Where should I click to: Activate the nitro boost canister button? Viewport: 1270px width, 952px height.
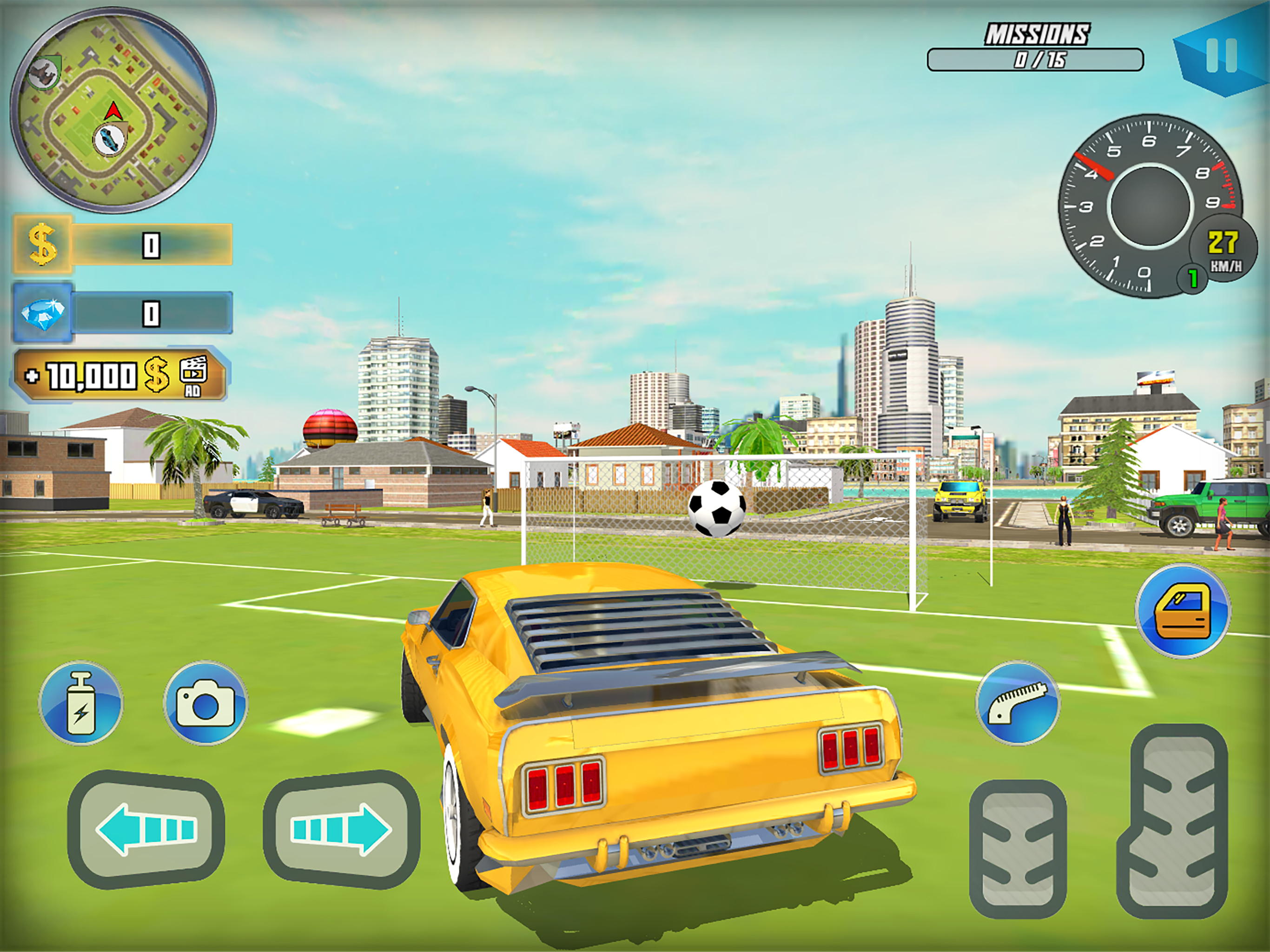point(81,703)
